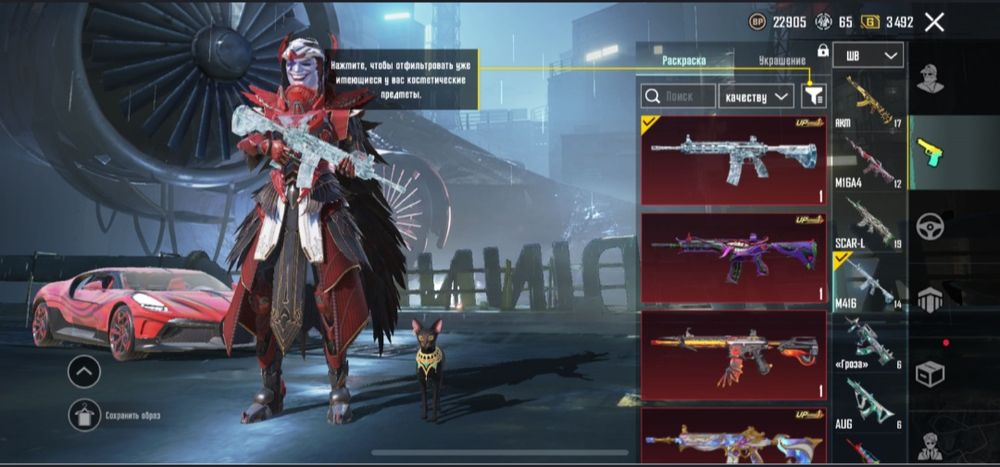Viewport: 1000px width, 467px height.
Task: Choose the SCAR-L weapon entry
Action: click(x=868, y=222)
